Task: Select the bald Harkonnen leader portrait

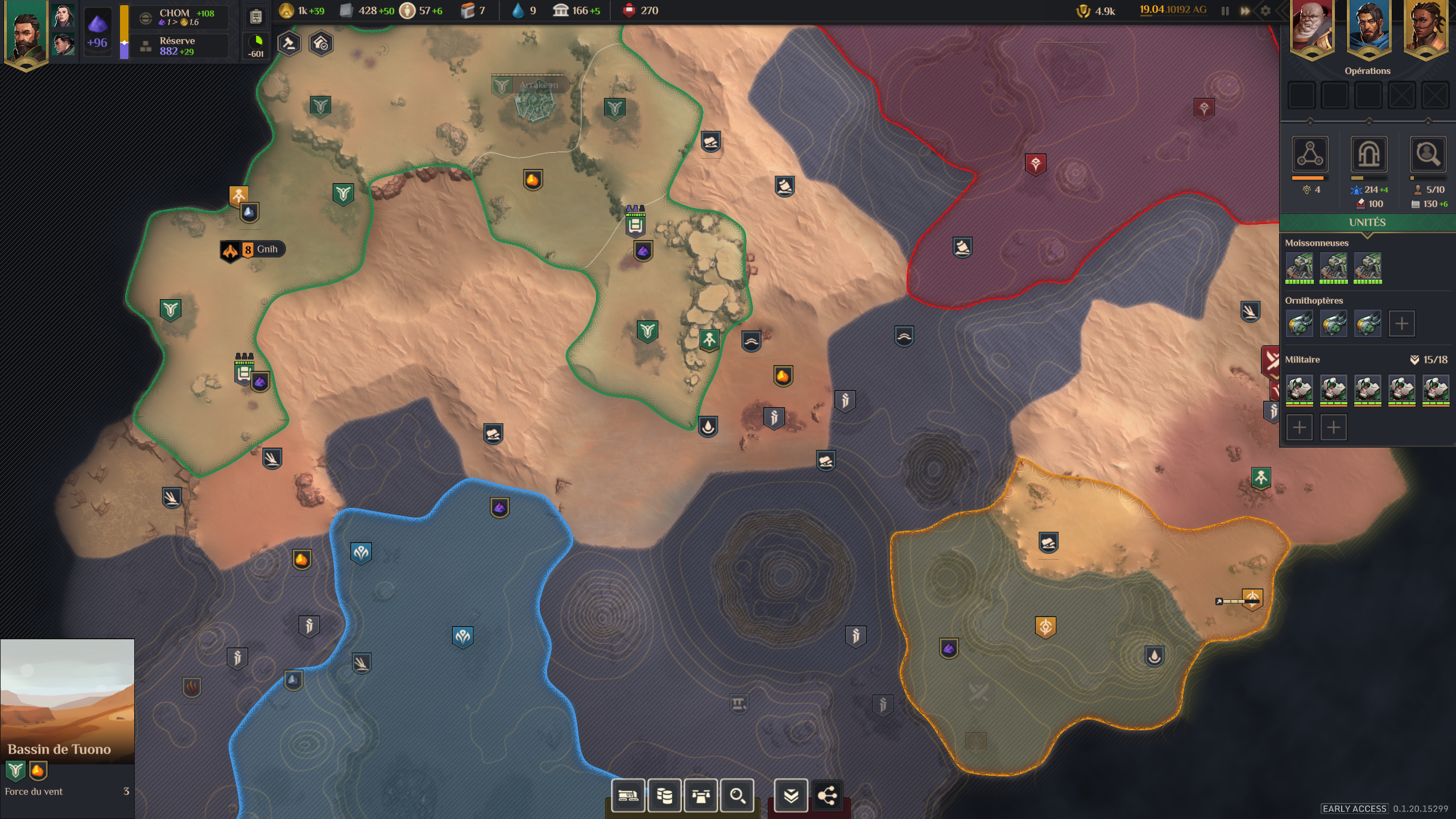Action: pos(1312,28)
